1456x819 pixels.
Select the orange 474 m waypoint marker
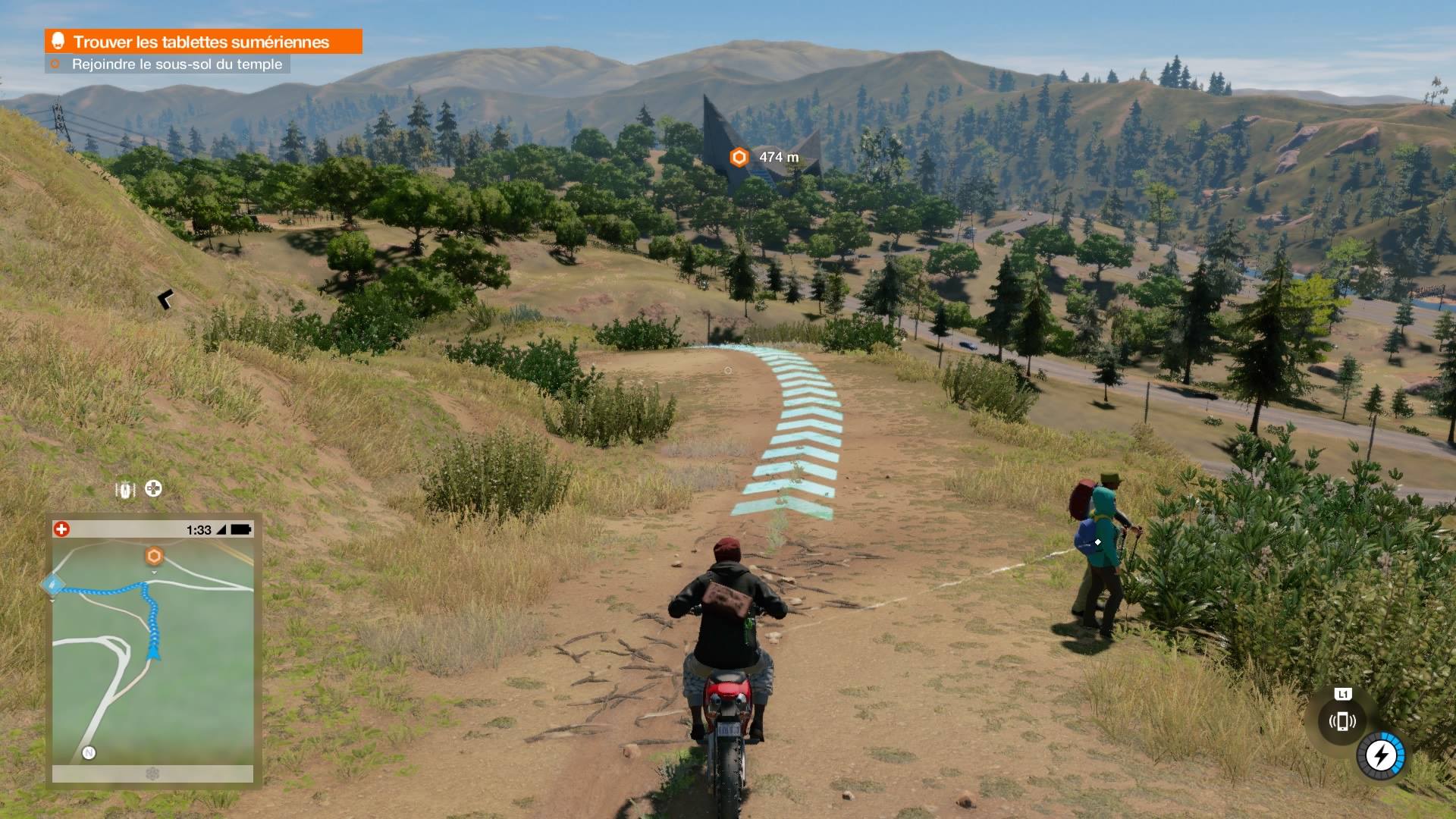[x=739, y=157]
